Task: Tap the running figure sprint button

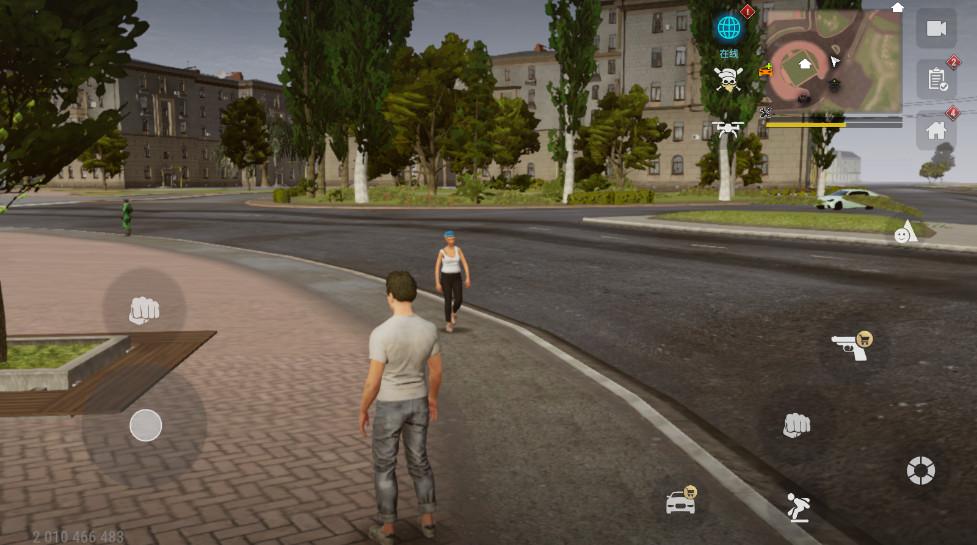Action: pos(797,508)
